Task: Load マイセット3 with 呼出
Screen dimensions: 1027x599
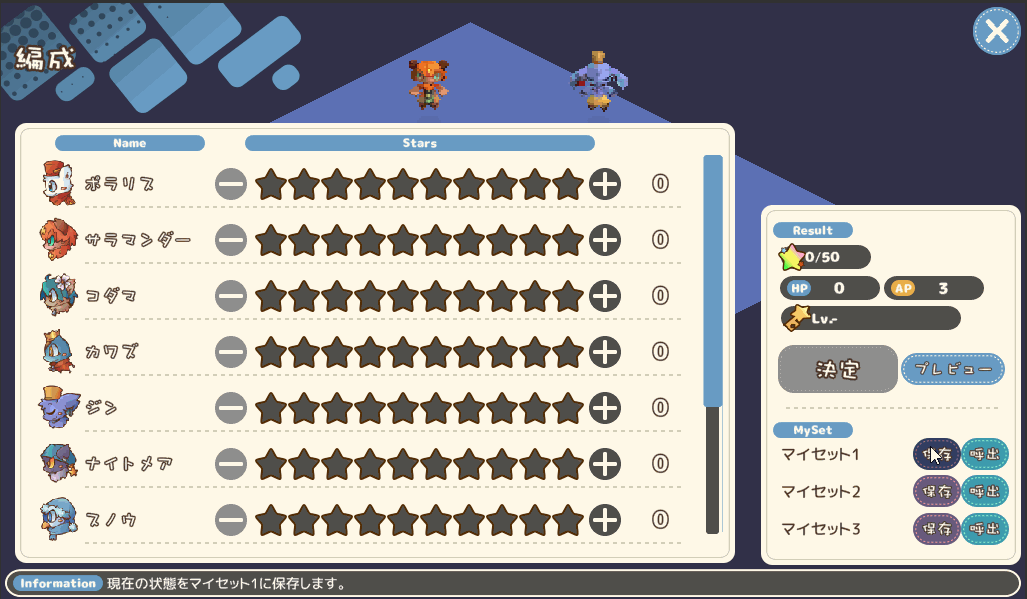Action: coord(985,529)
